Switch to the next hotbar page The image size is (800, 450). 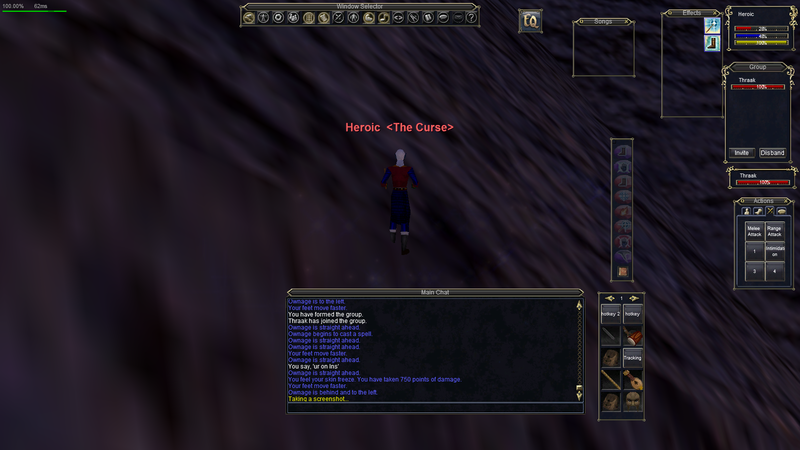click(634, 299)
